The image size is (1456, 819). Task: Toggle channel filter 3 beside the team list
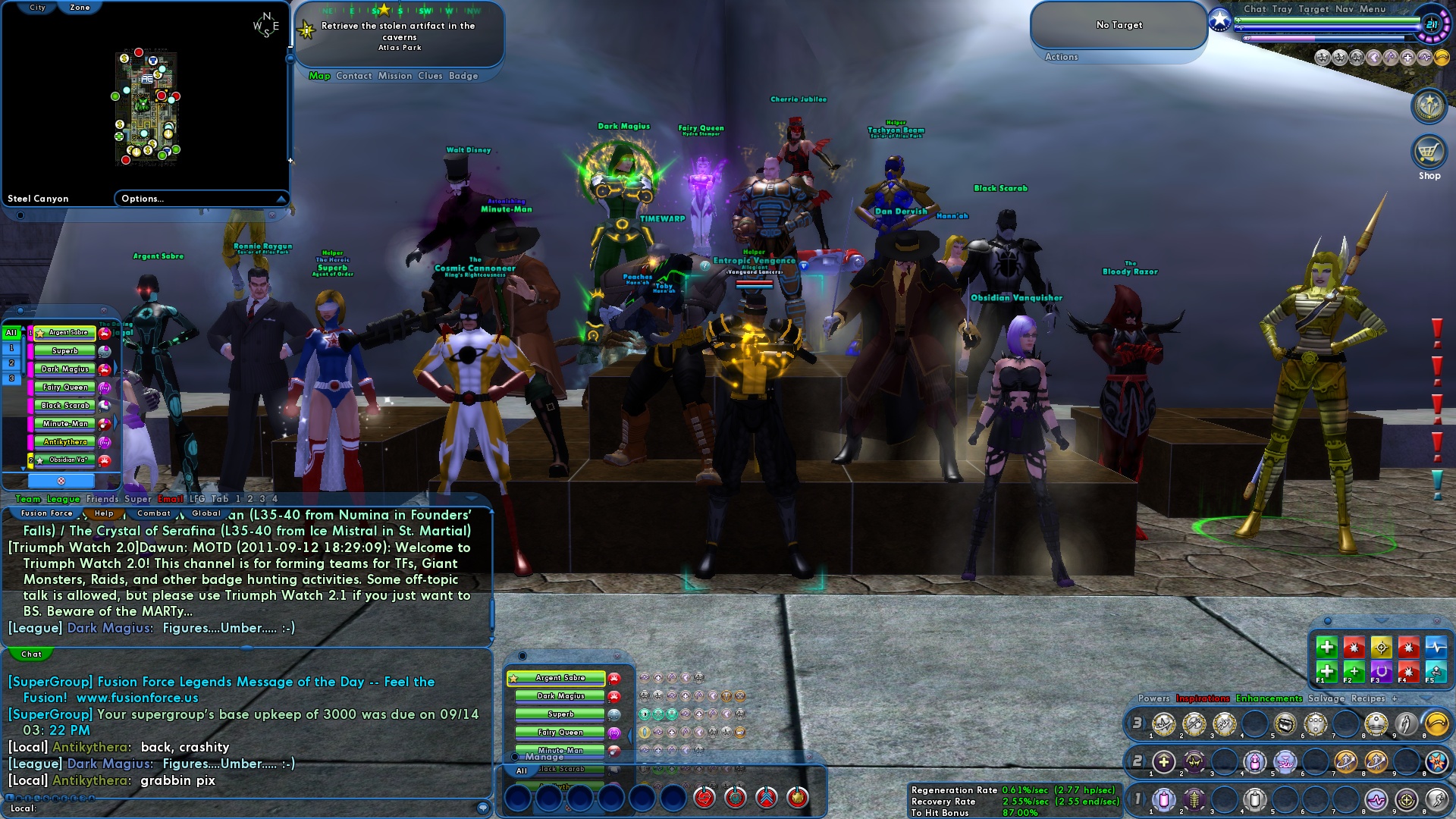pyautogui.click(x=11, y=378)
